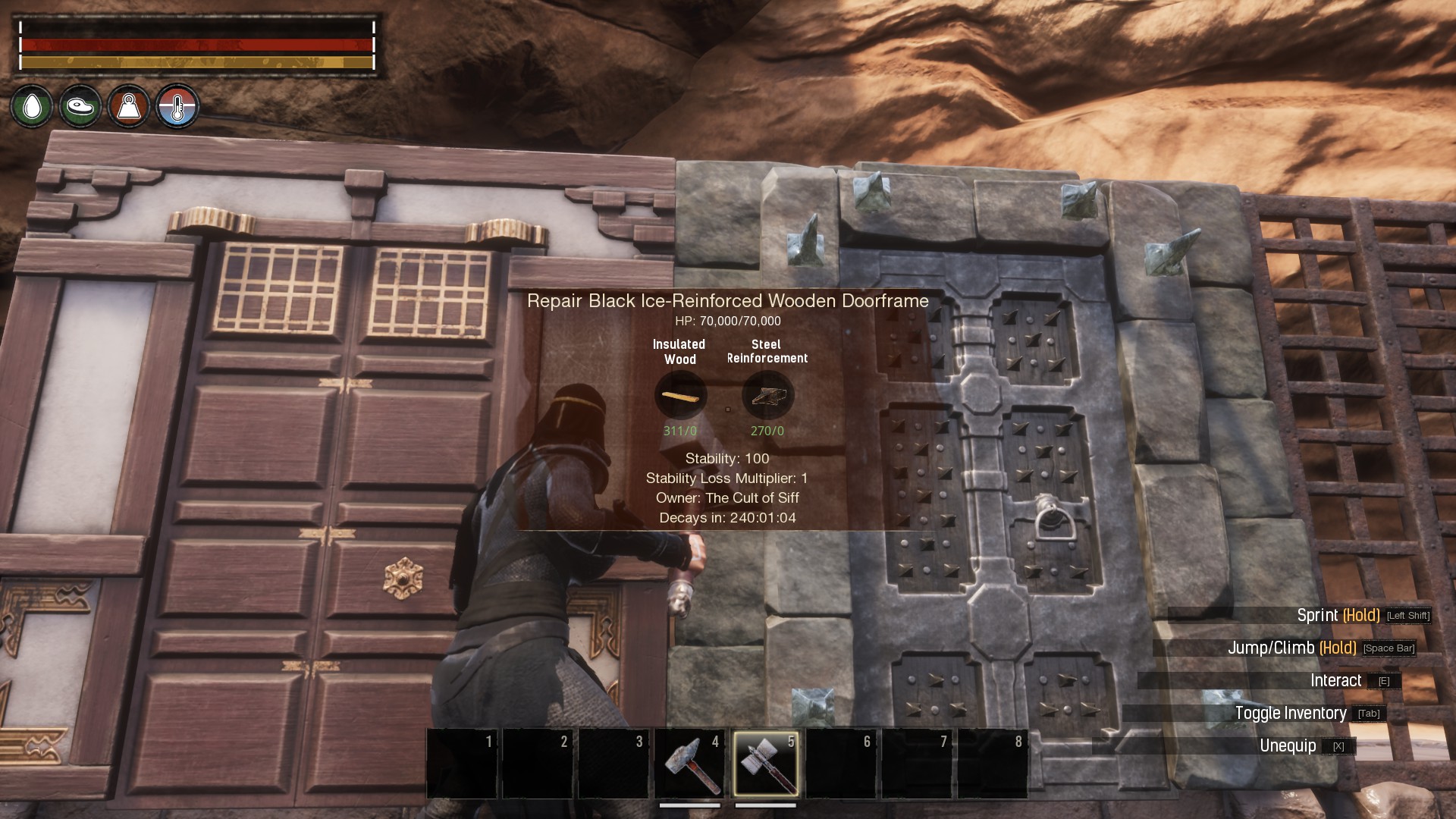
Task: Click the thermometer temperature icon
Action: click(x=177, y=107)
